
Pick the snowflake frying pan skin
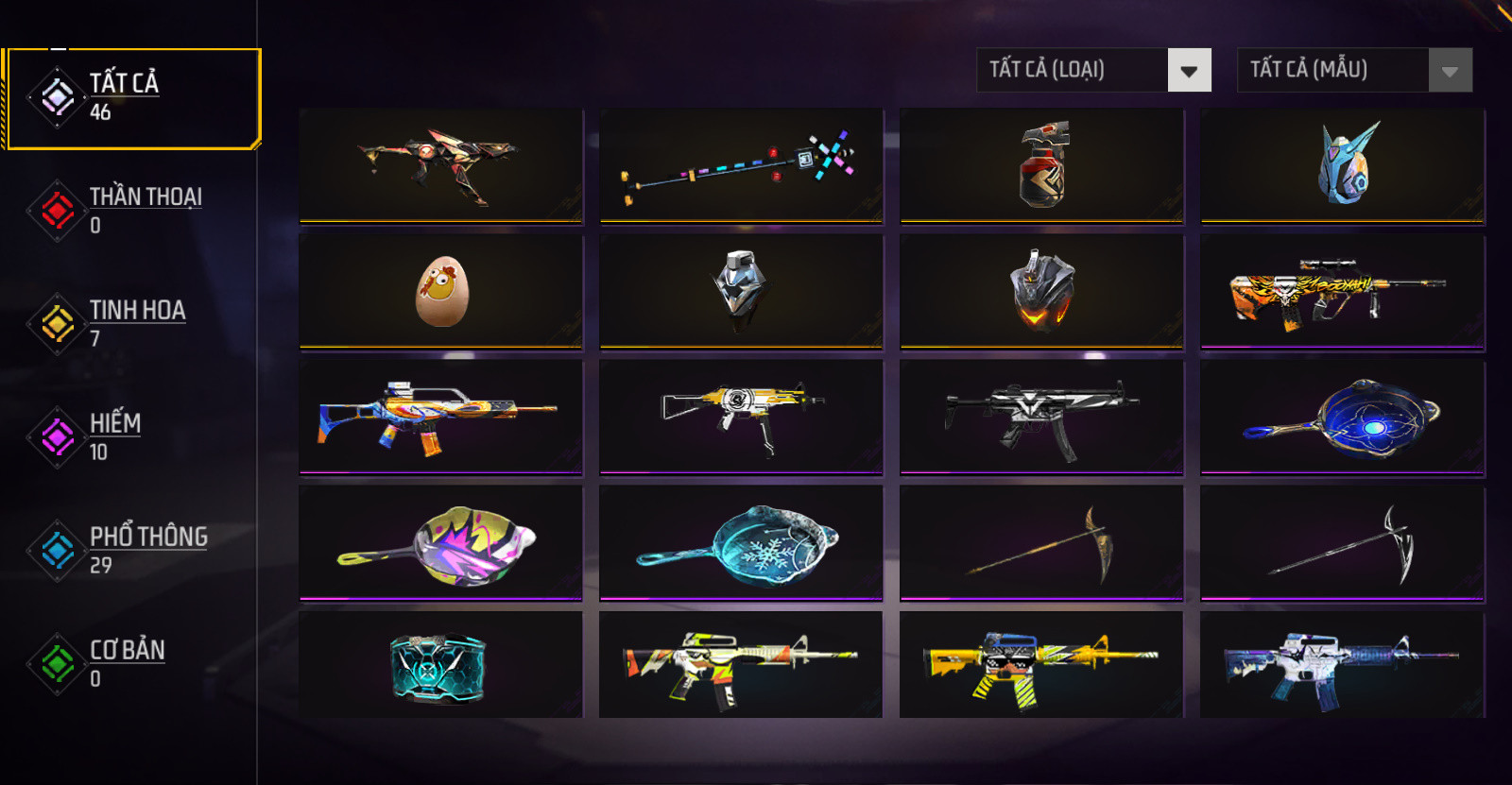pyautogui.click(x=741, y=543)
